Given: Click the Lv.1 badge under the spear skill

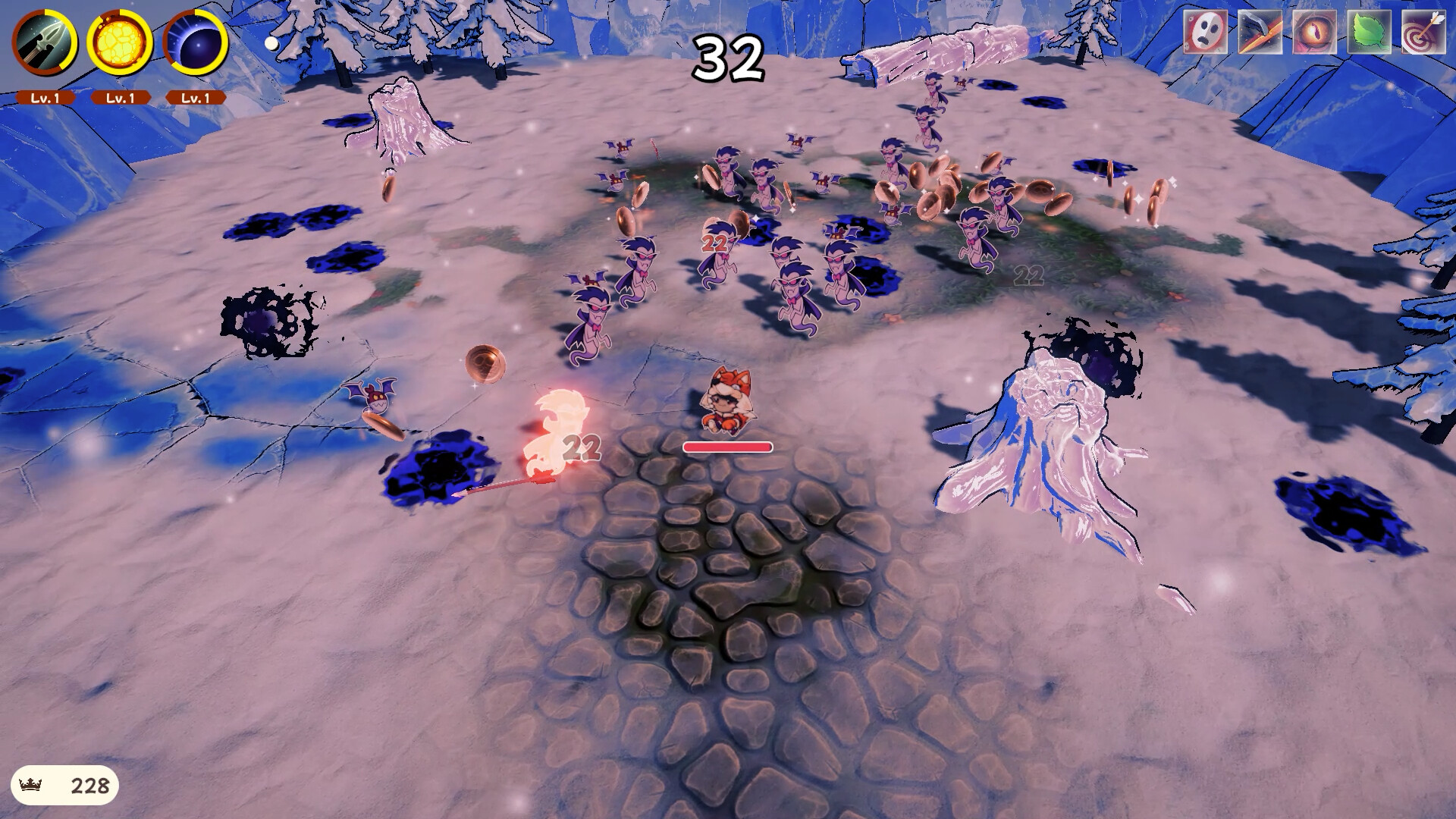Looking at the screenshot, I should click(x=45, y=97).
